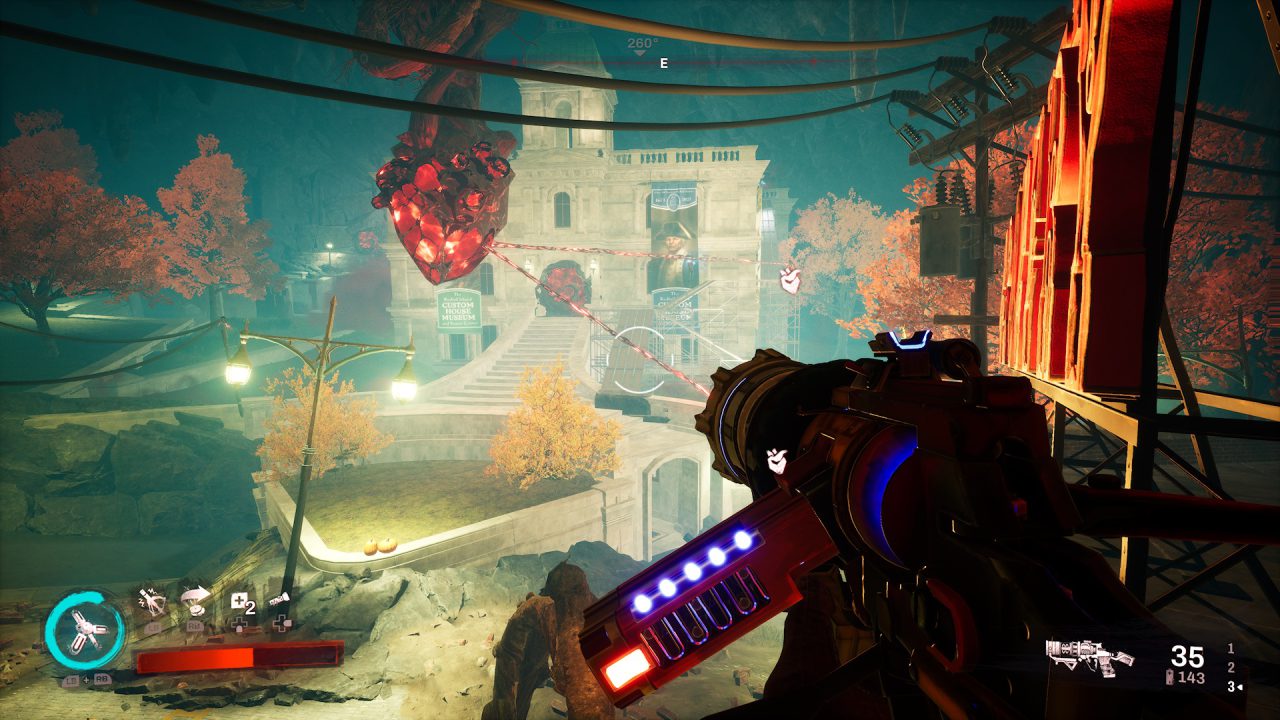Select weapon slot 1 in the weapon list
This screenshot has height=720, width=1280.
coord(1230,649)
